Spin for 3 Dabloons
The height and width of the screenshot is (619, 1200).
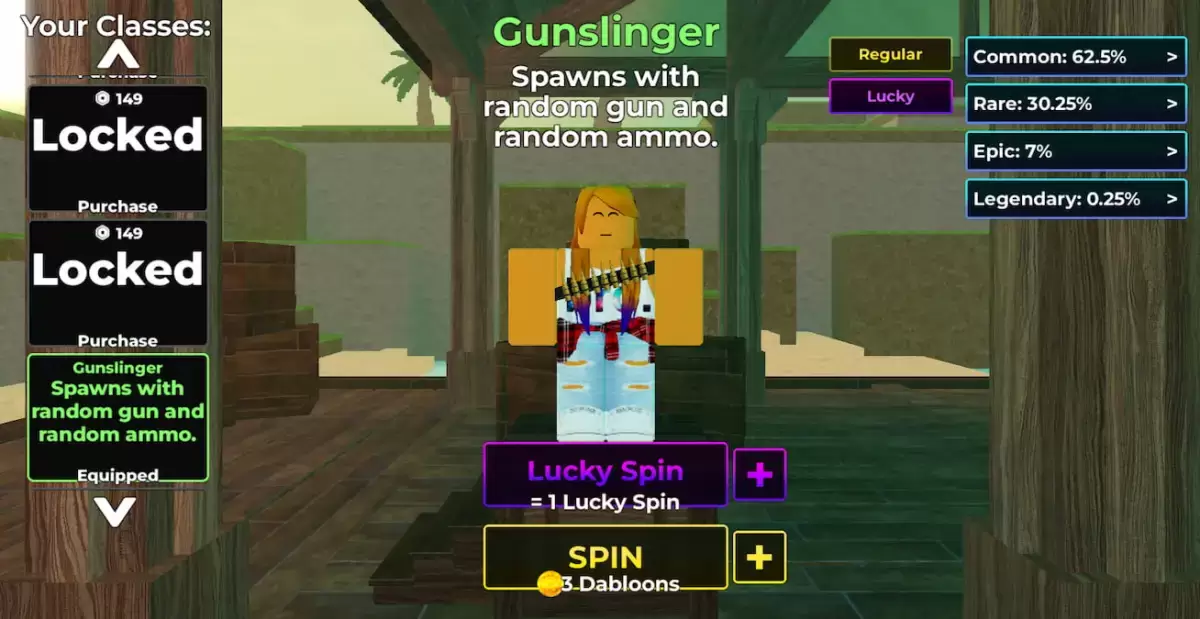605,557
